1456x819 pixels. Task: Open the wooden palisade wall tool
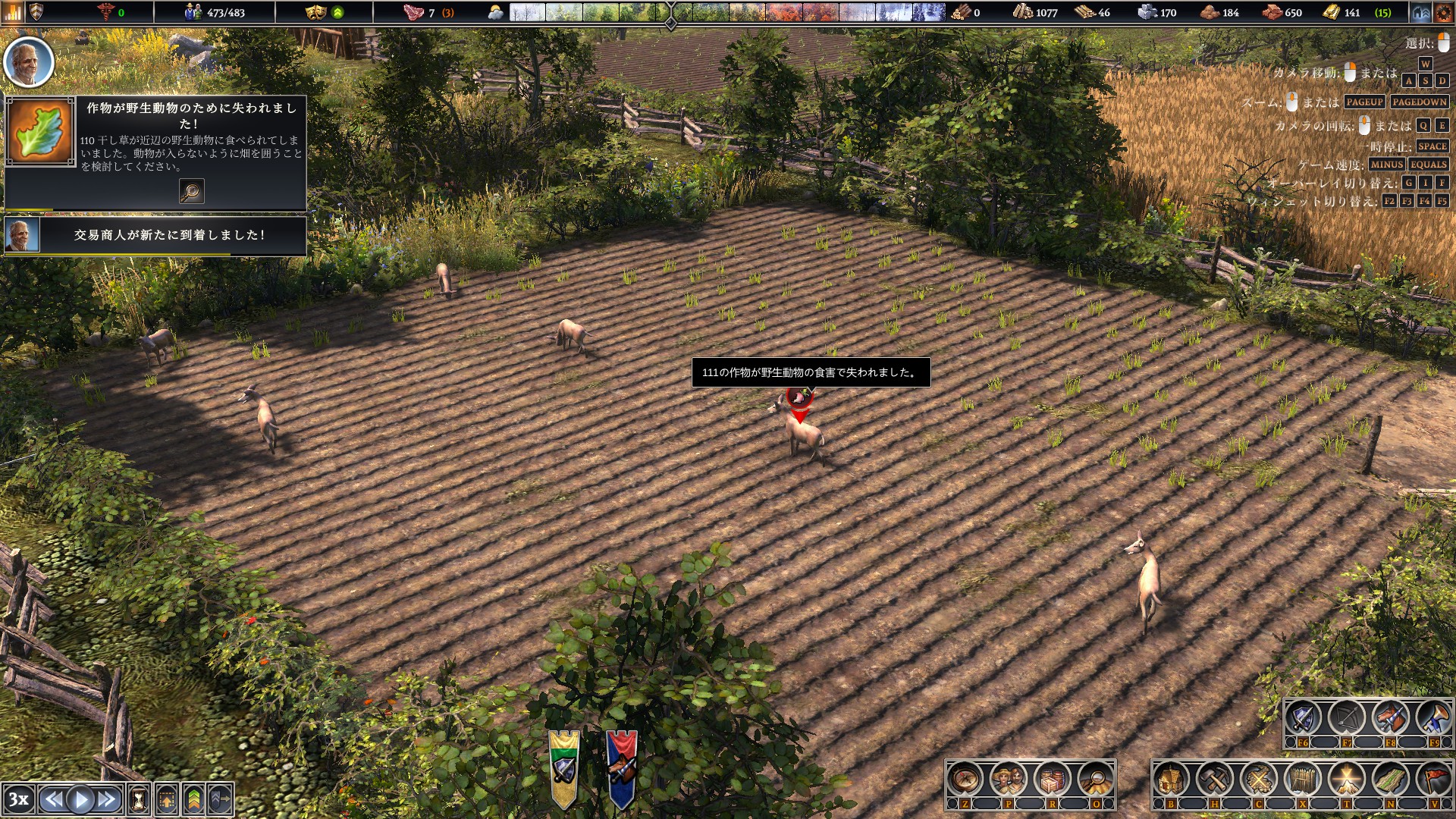(1303, 779)
